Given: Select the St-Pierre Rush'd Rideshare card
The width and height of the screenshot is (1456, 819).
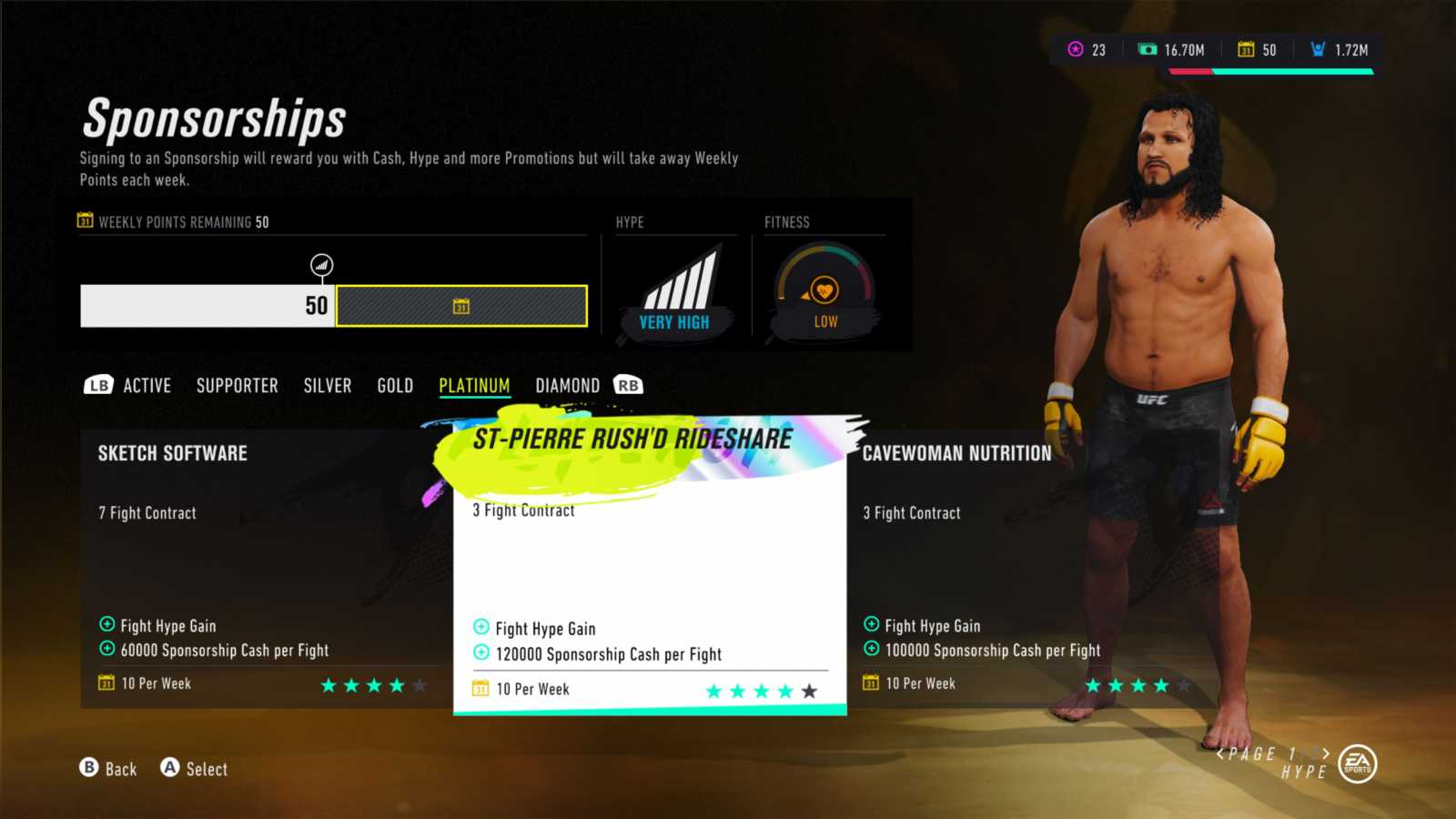Looking at the screenshot, I should [648, 564].
